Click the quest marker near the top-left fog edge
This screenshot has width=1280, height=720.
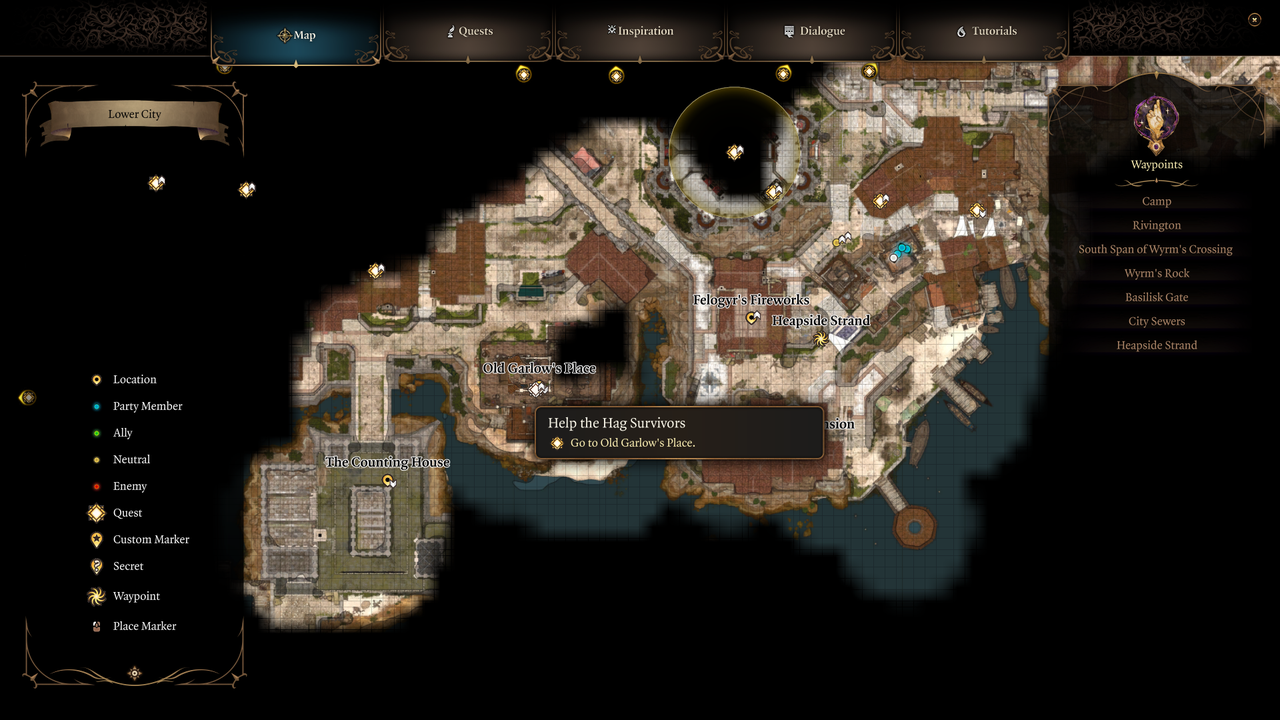pos(156,183)
